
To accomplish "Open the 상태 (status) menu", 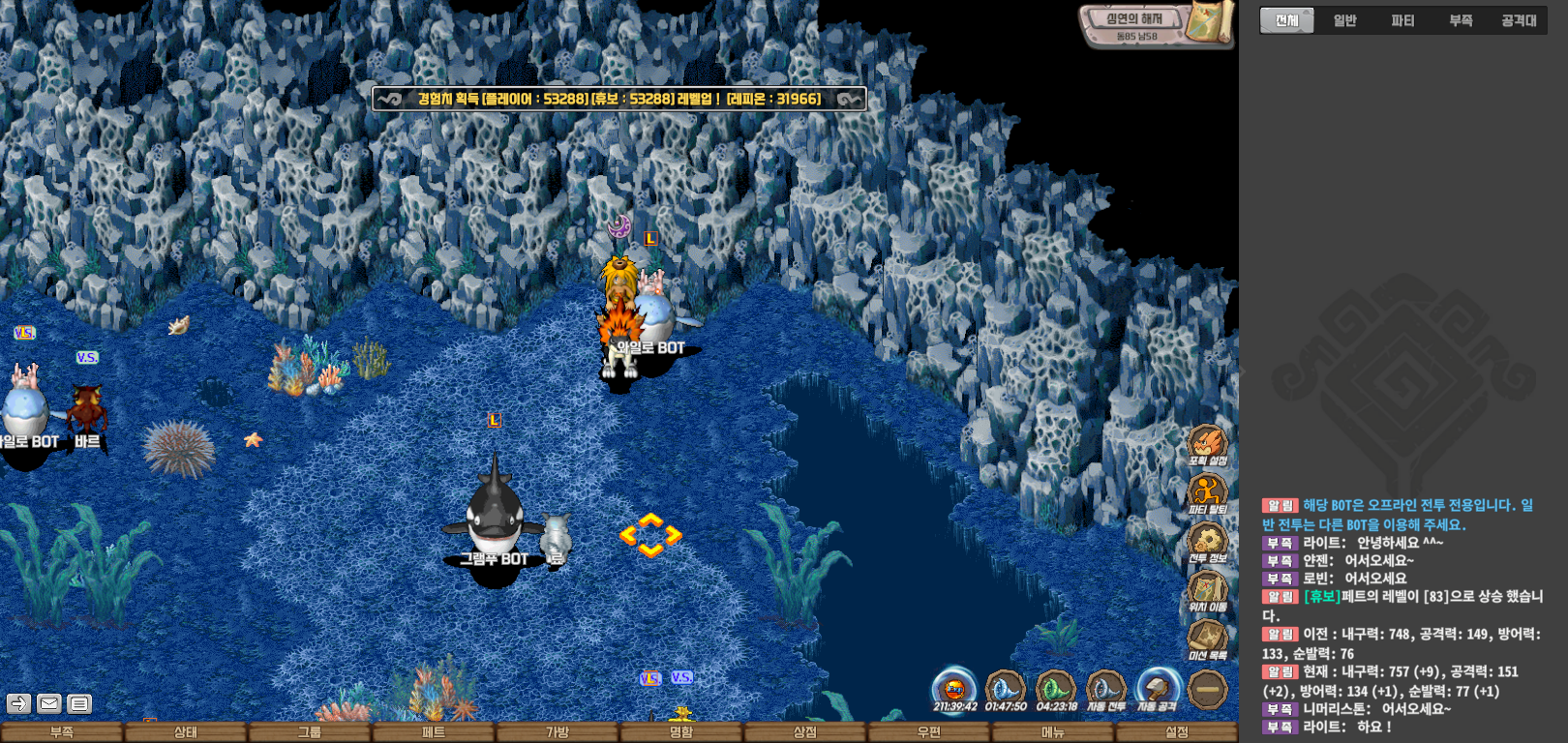I will click(185, 732).
